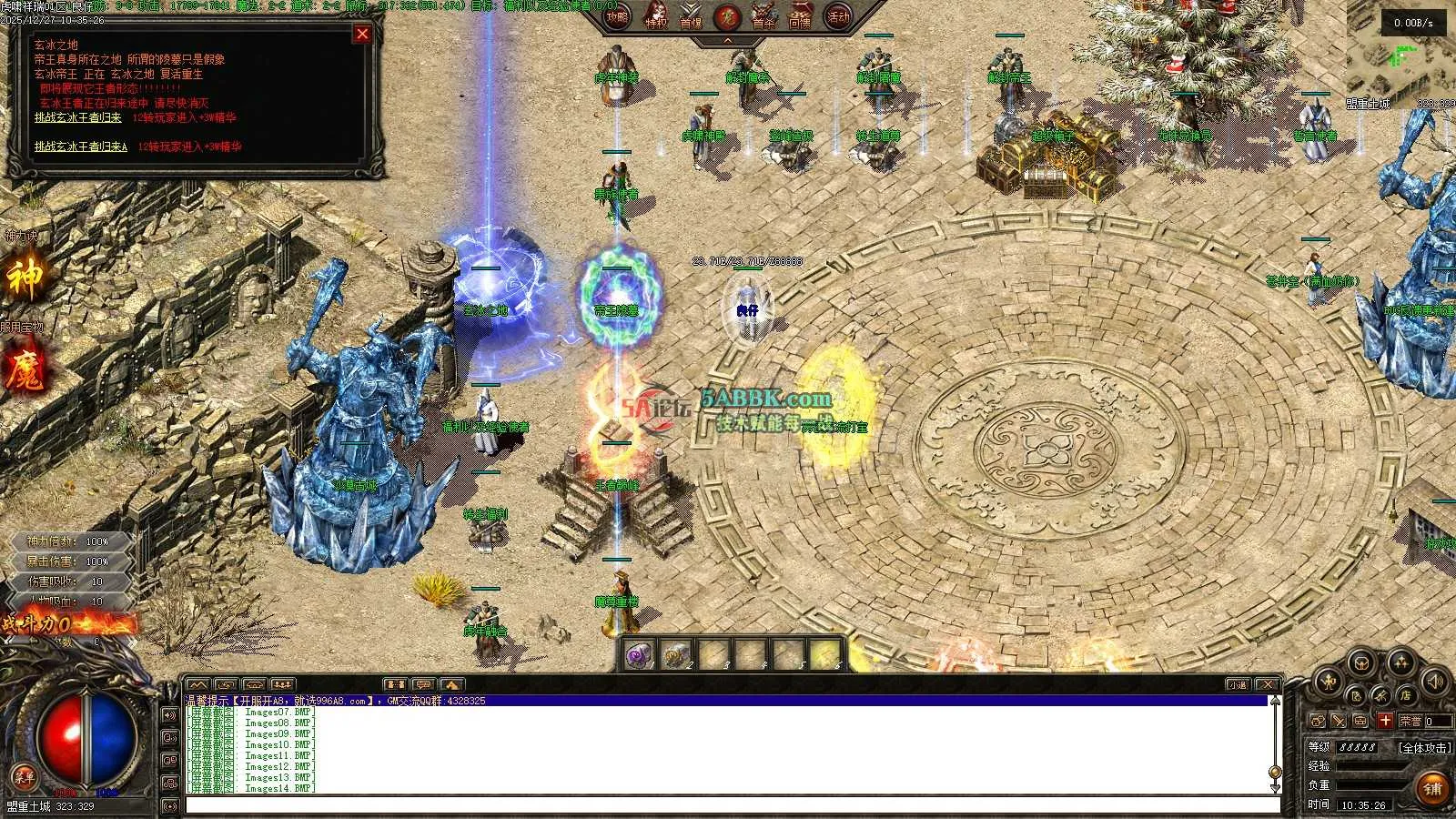Screen dimensions: 1456x819
Task: Activate the 魔 treasure icon
Action: pos(25,371)
